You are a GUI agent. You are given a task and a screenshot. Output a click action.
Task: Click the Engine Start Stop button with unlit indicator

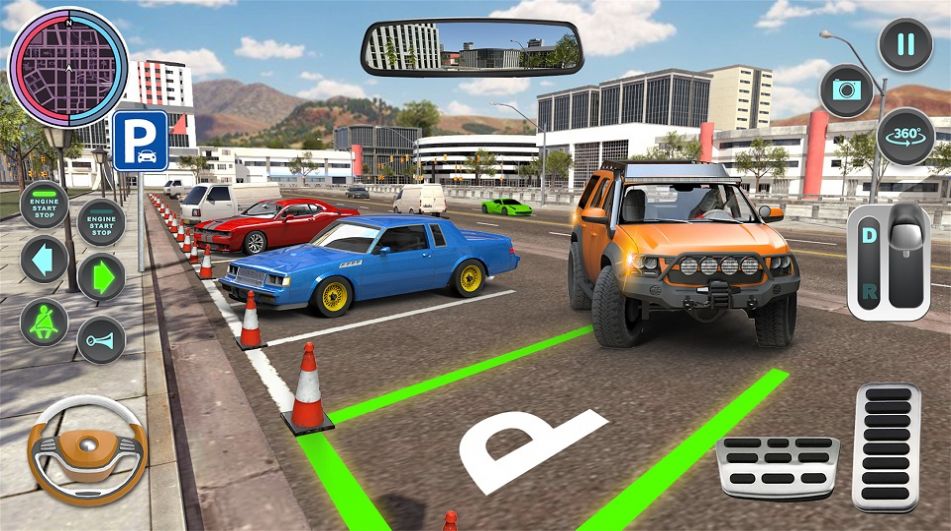tap(101, 221)
